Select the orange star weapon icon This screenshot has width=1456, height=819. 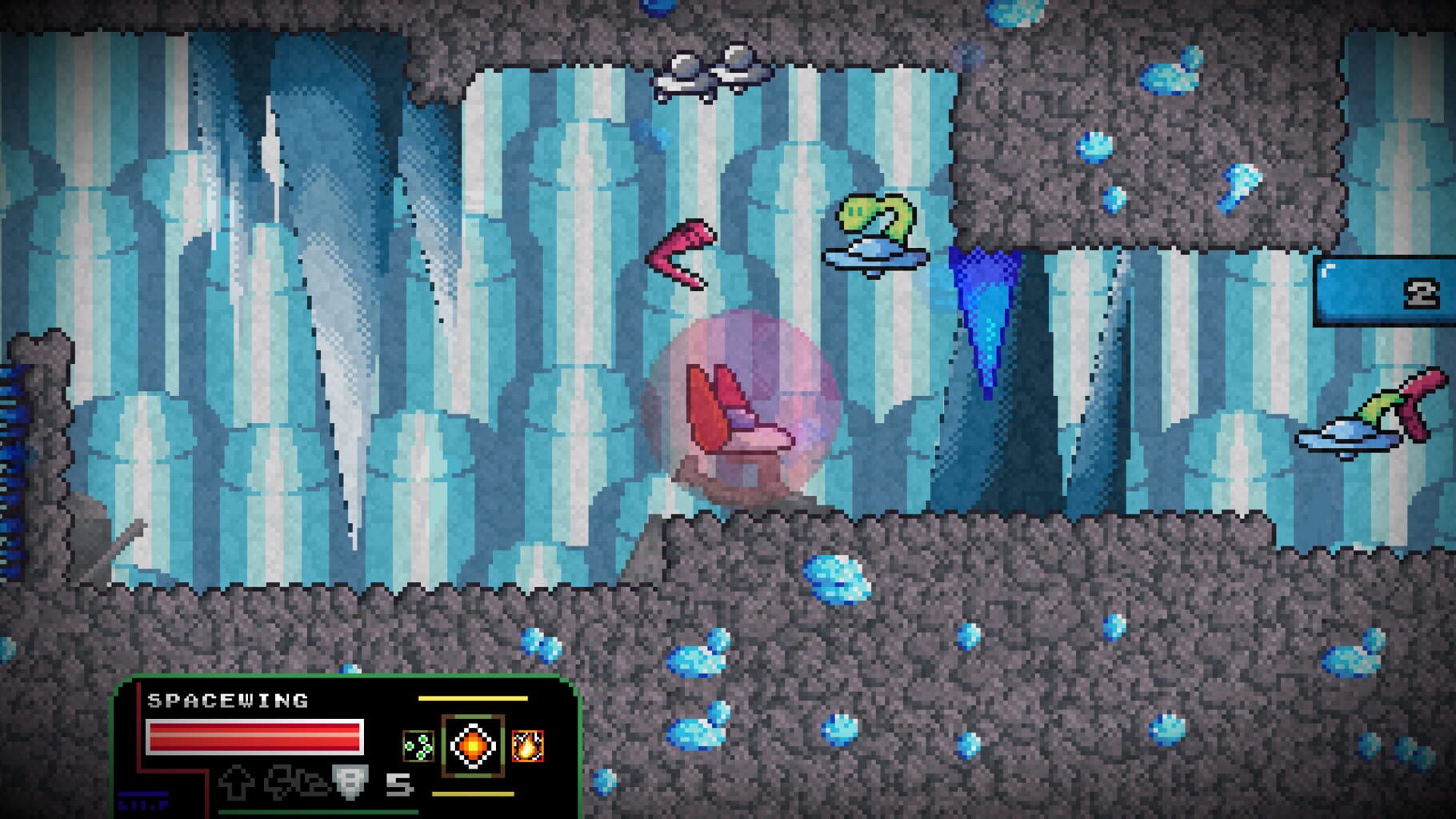point(473,744)
